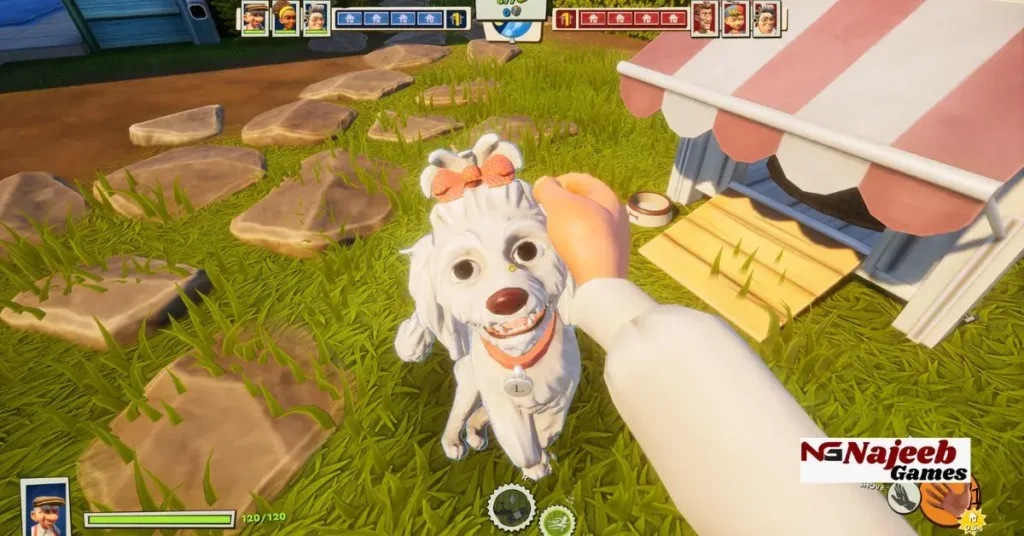This screenshot has height=536, width=1024.
Task: Click the Najeeb Games watermark logo
Action: (x=884, y=460)
